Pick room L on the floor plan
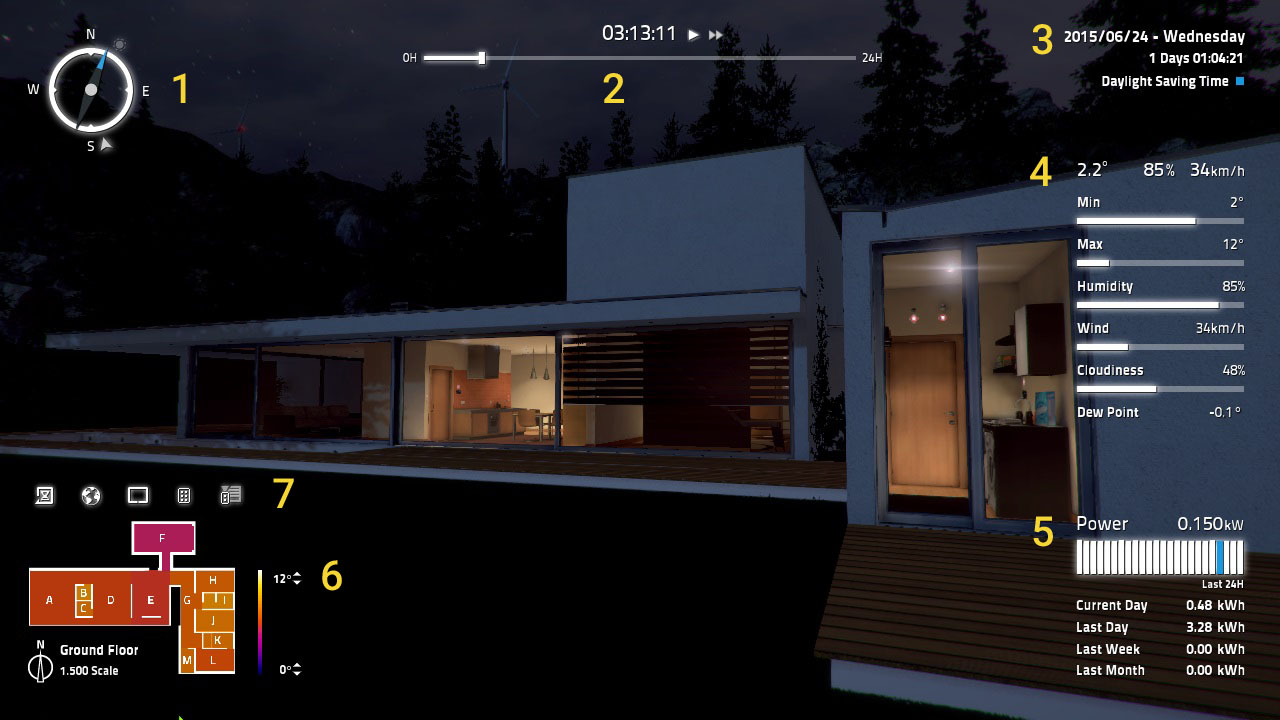This screenshot has width=1280, height=720. (x=213, y=660)
